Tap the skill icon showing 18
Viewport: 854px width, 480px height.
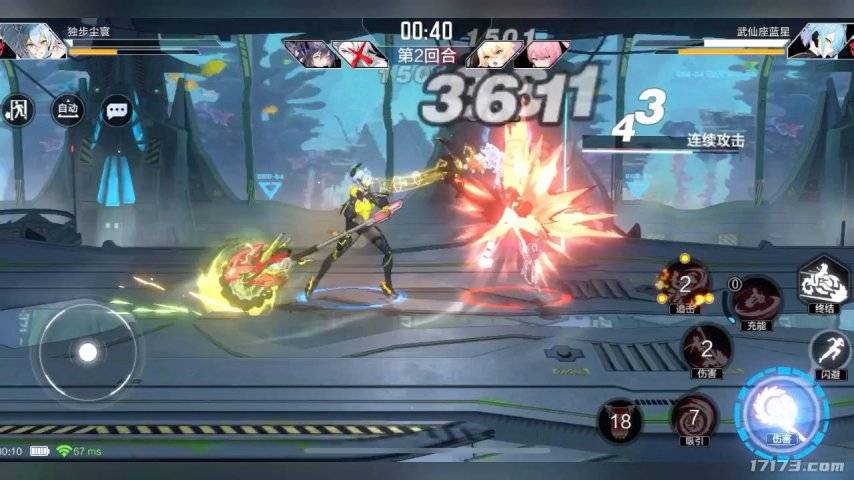621,421
